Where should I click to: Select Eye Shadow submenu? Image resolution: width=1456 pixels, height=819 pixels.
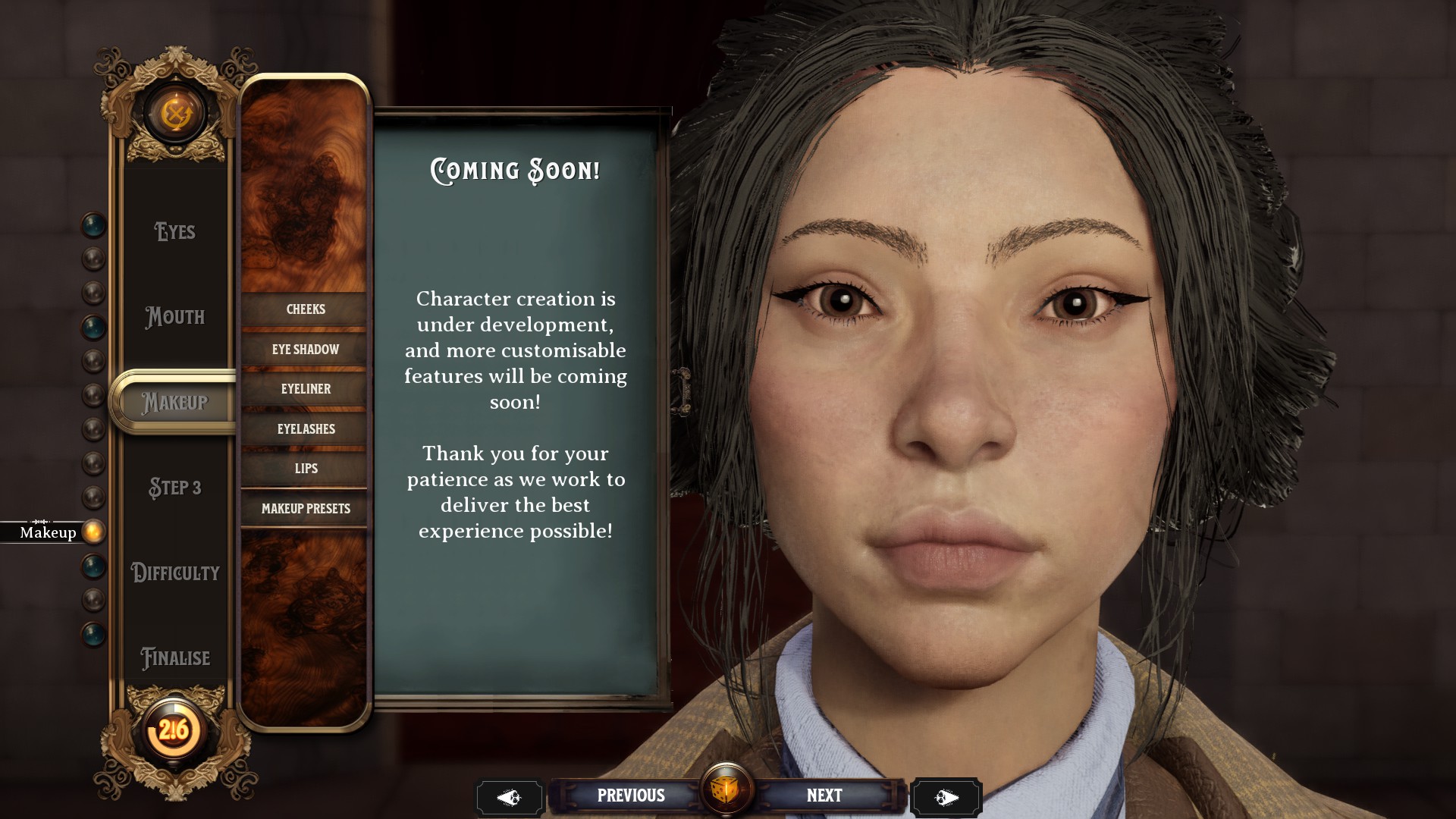coord(305,350)
